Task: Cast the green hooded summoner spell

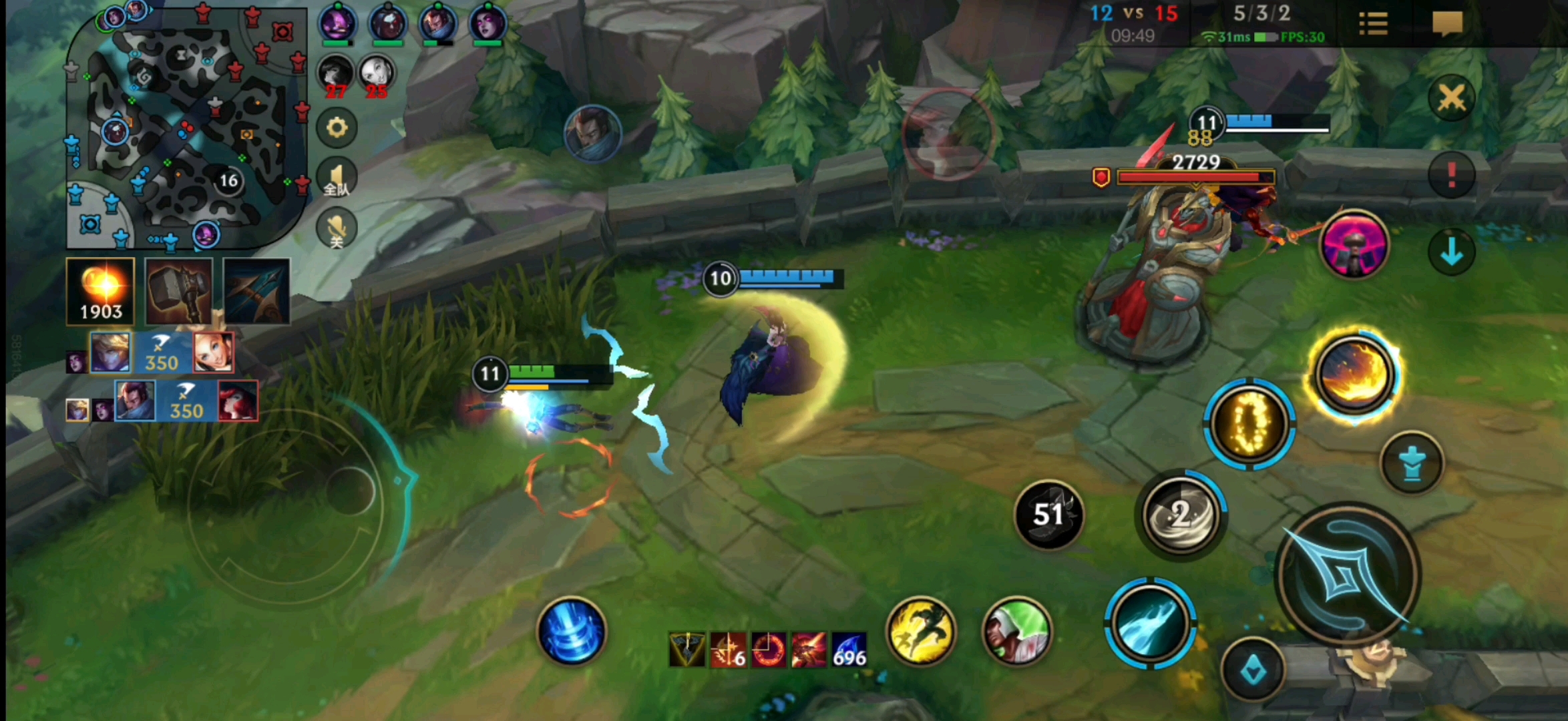Action: (1016, 632)
